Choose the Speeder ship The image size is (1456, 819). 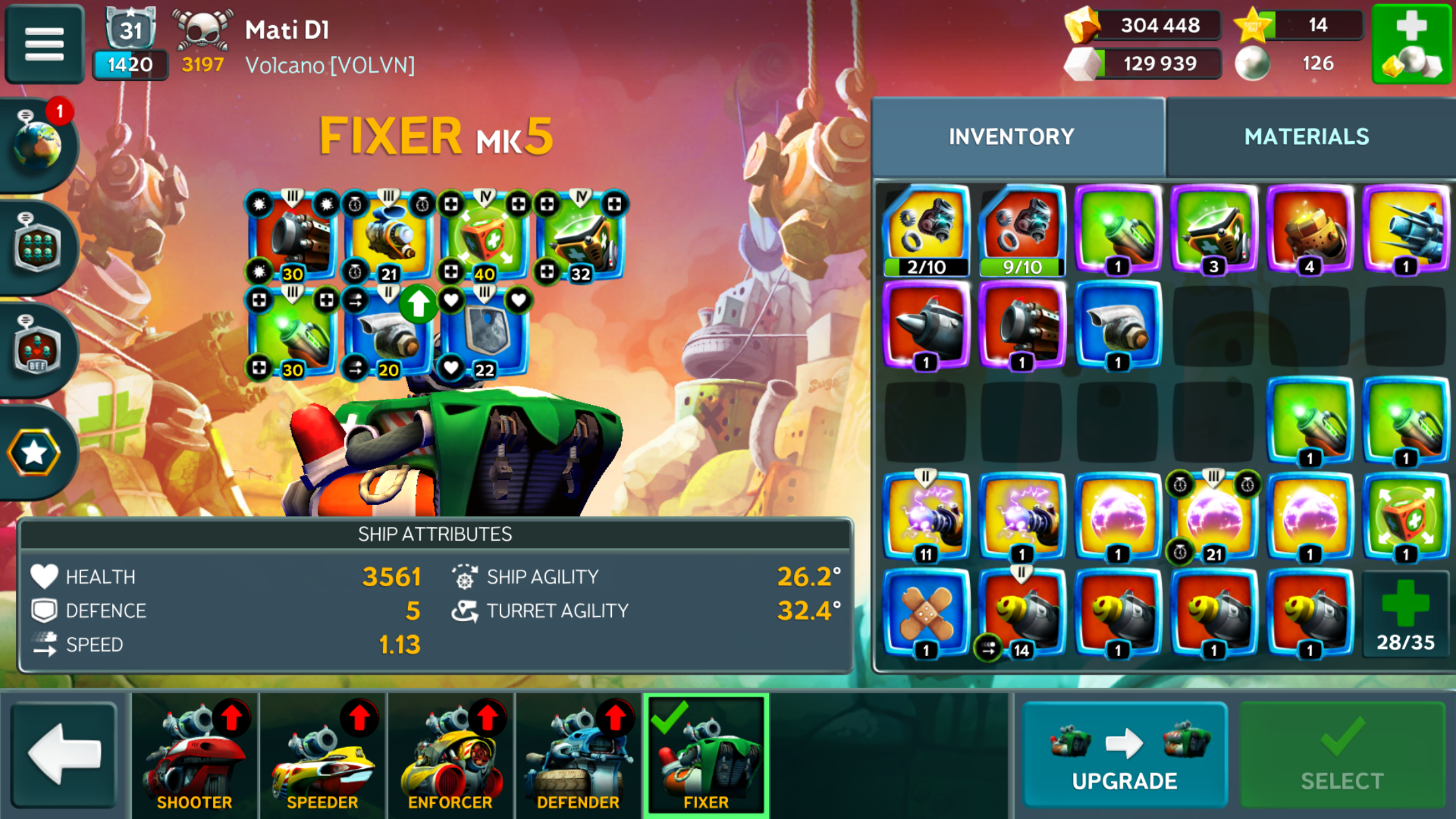click(x=322, y=755)
